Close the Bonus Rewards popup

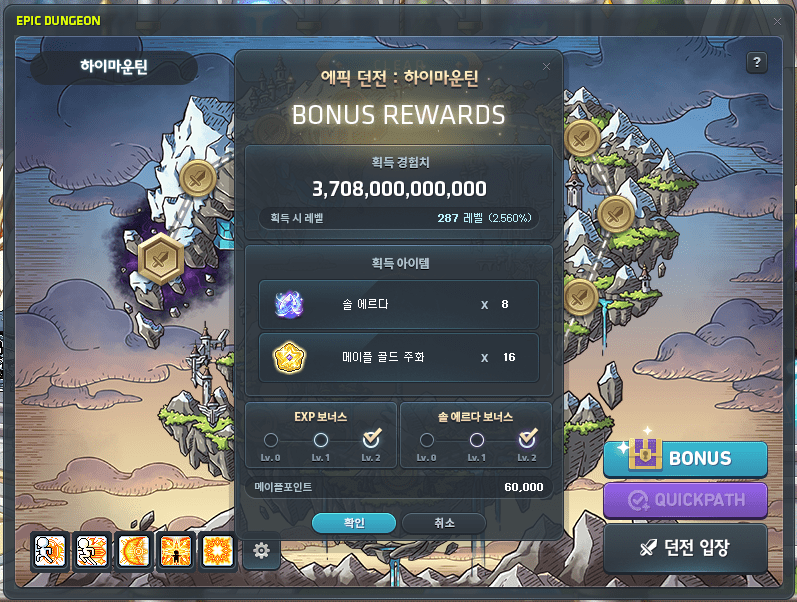point(546,67)
